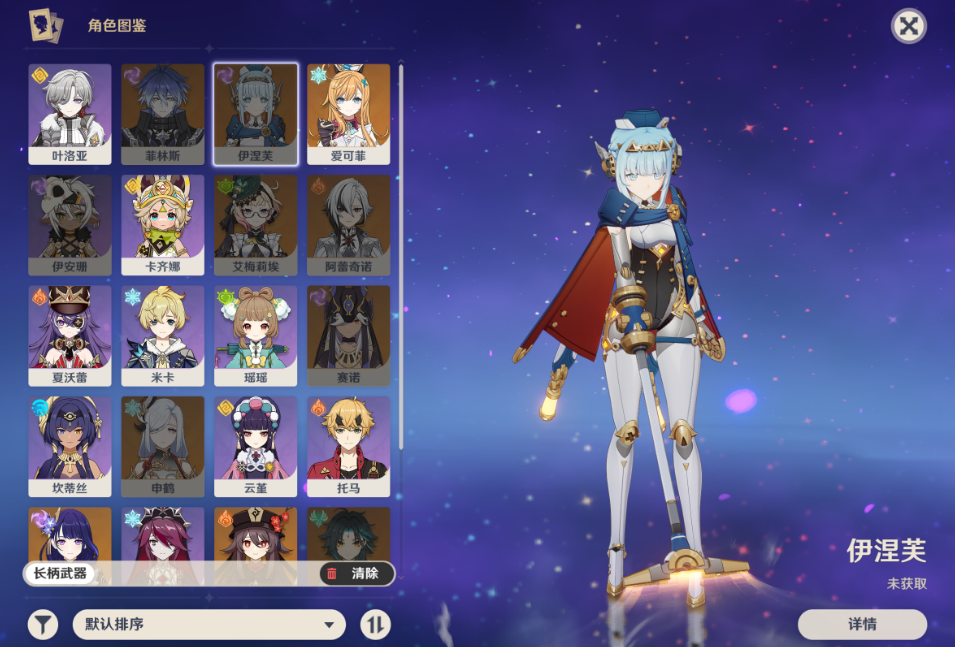955x647 pixels.
Task: Open the funnel filter options
Action: (42, 625)
